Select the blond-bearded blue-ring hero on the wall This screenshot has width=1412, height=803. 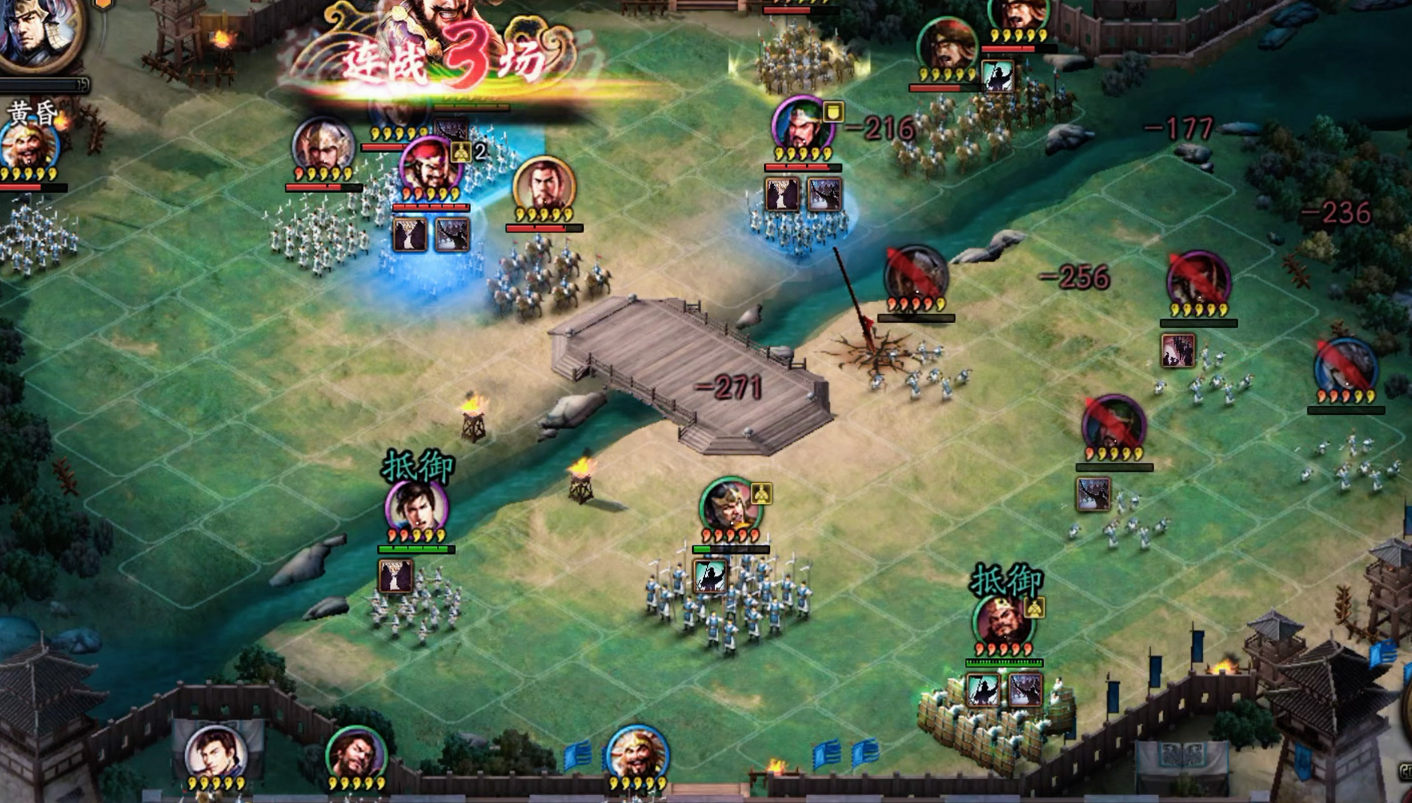point(637,752)
